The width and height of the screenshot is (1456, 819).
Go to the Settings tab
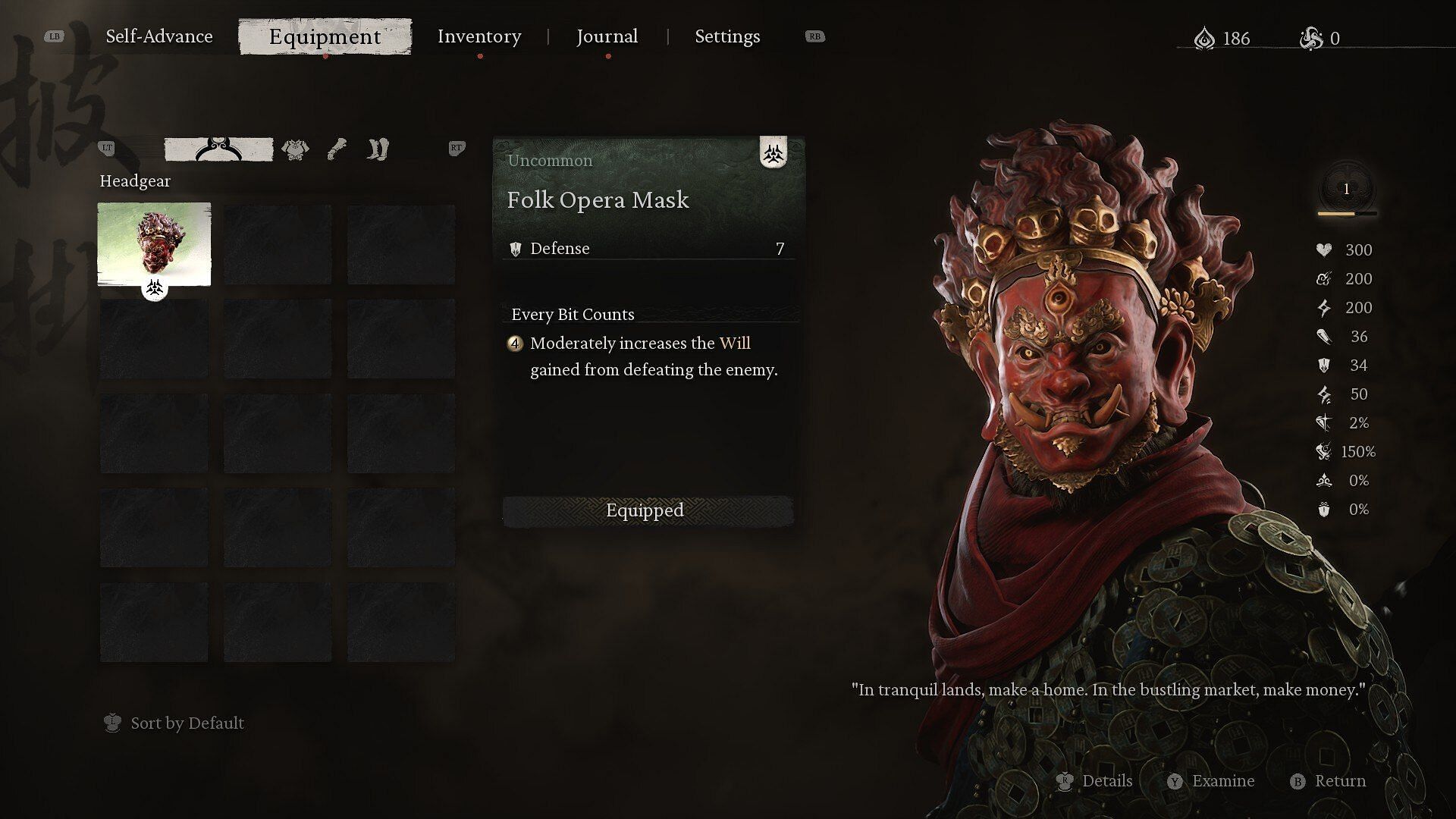click(727, 36)
